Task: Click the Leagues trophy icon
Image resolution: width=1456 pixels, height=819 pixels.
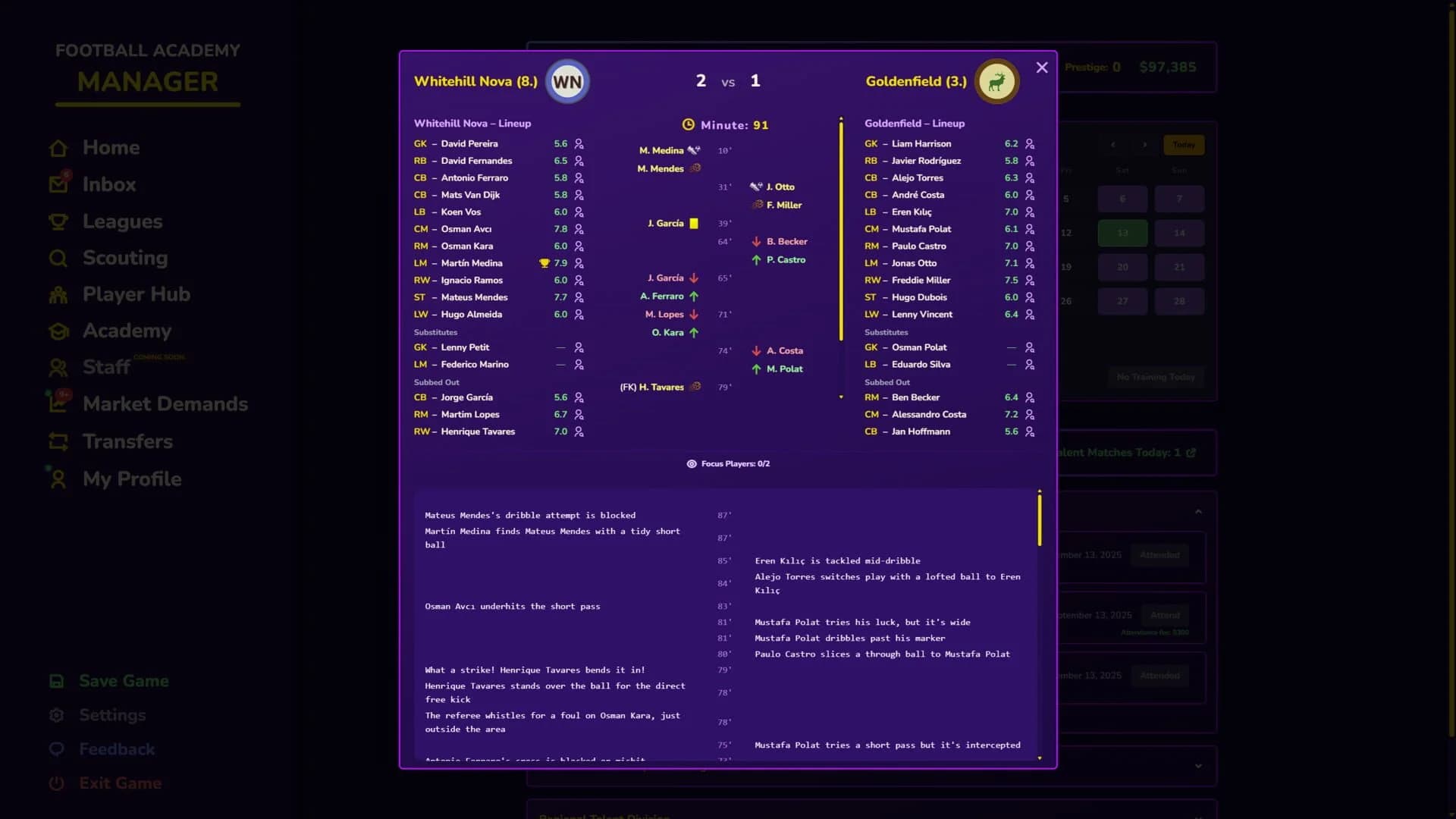Action: tap(60, 221)
